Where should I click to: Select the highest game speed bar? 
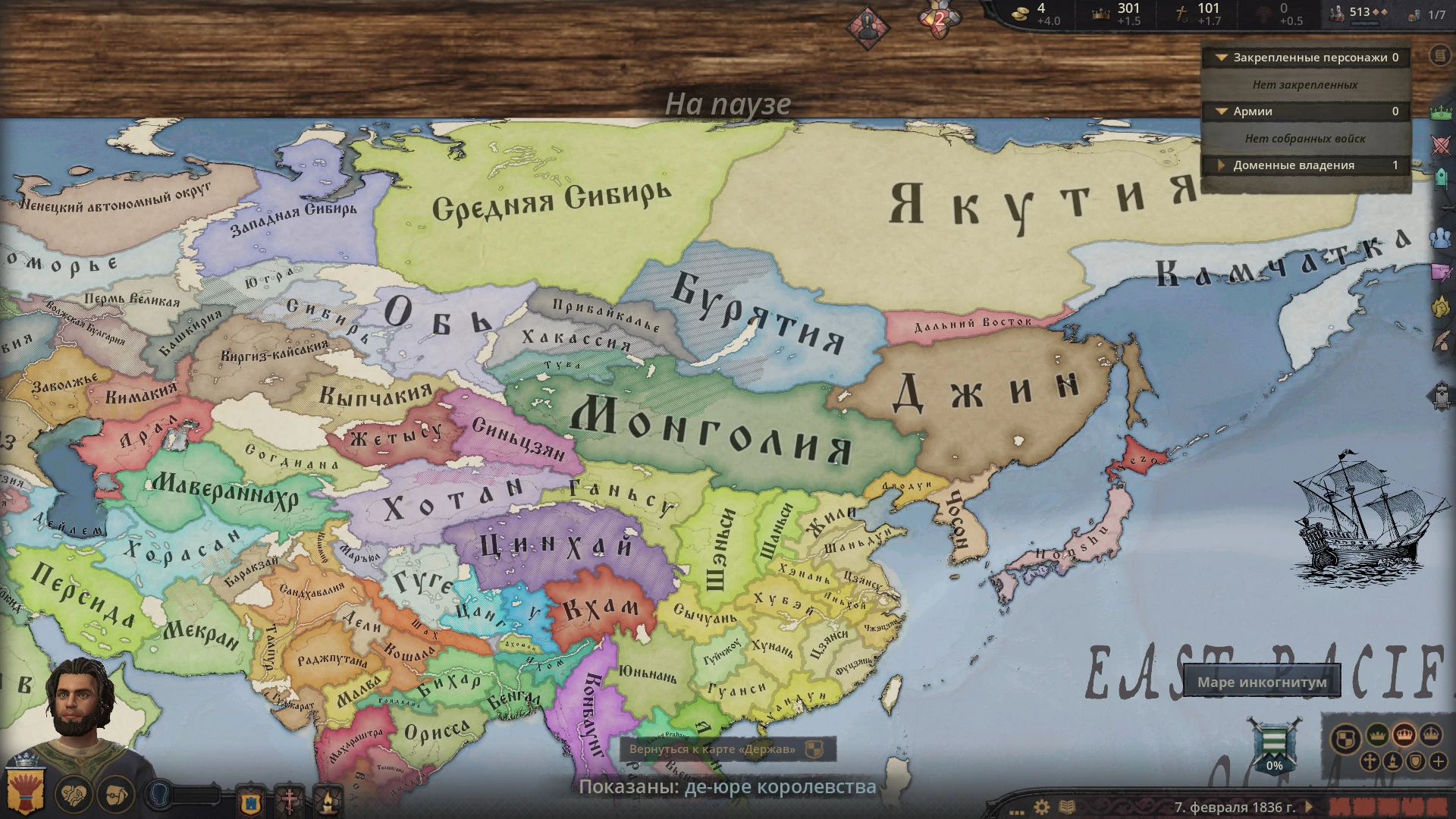(1437, 806)
